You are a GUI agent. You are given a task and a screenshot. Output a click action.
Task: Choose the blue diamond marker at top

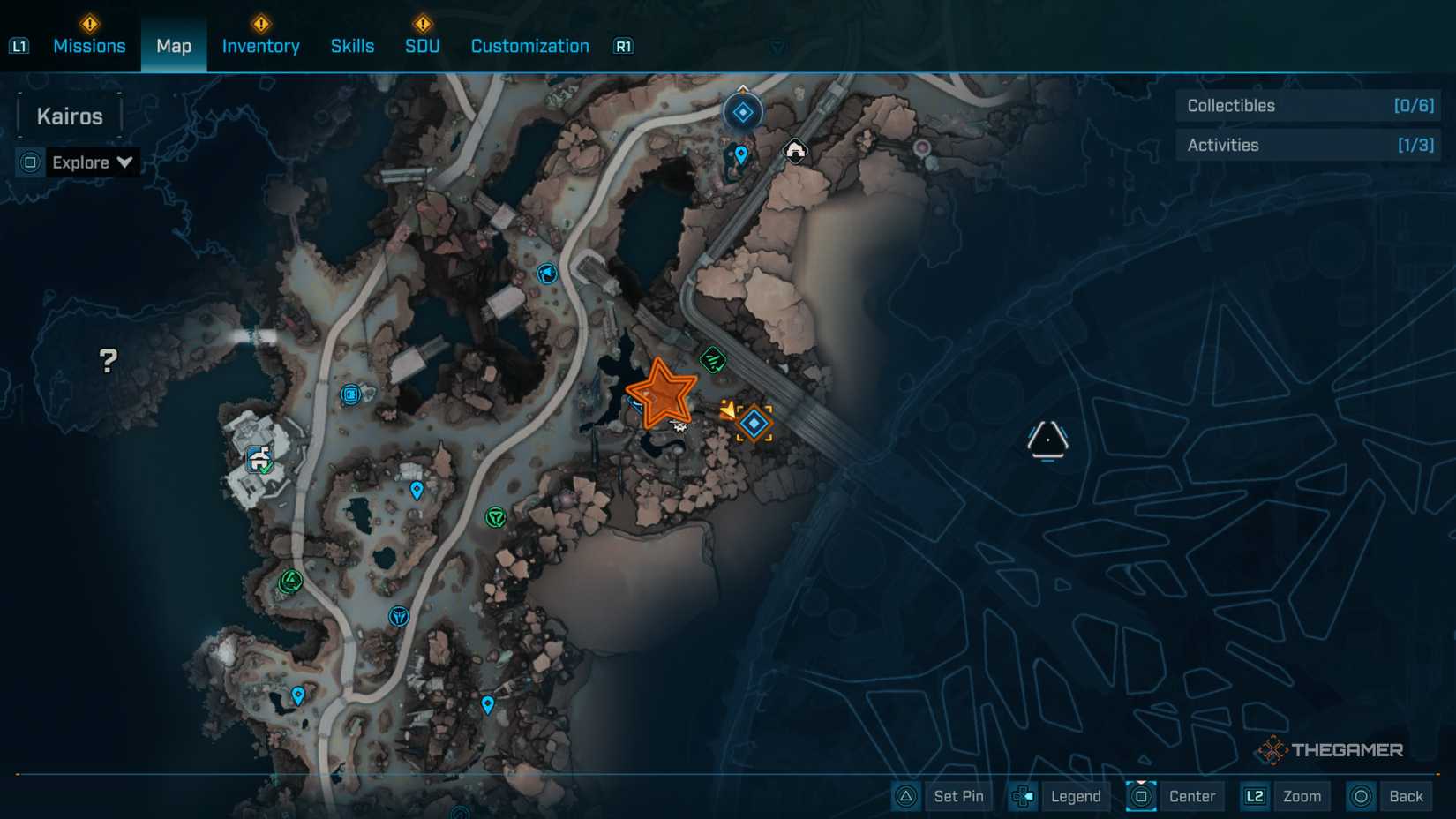[x=743, y=112]
